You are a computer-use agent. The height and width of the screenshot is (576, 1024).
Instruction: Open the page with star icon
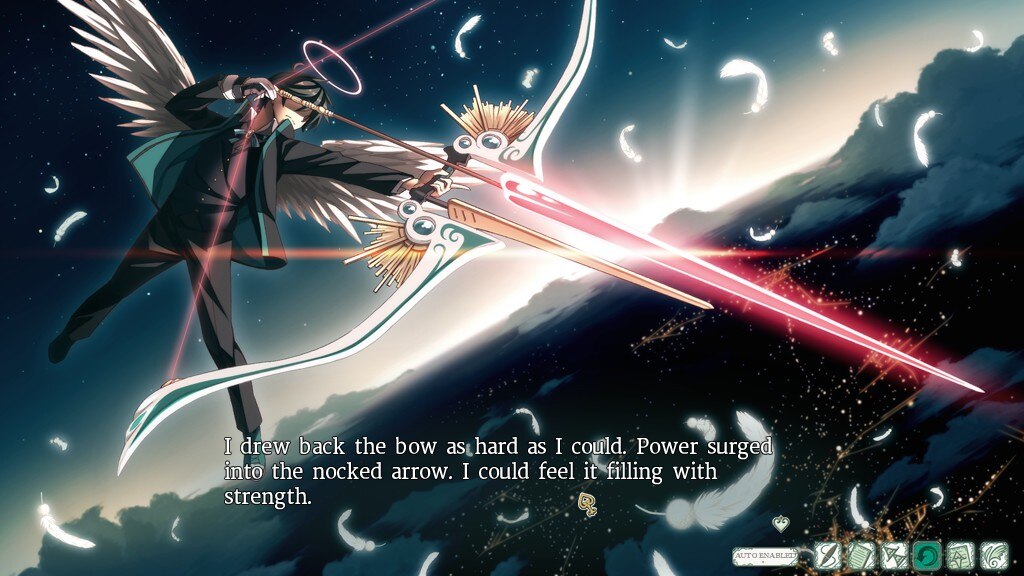tap(961, 554)
